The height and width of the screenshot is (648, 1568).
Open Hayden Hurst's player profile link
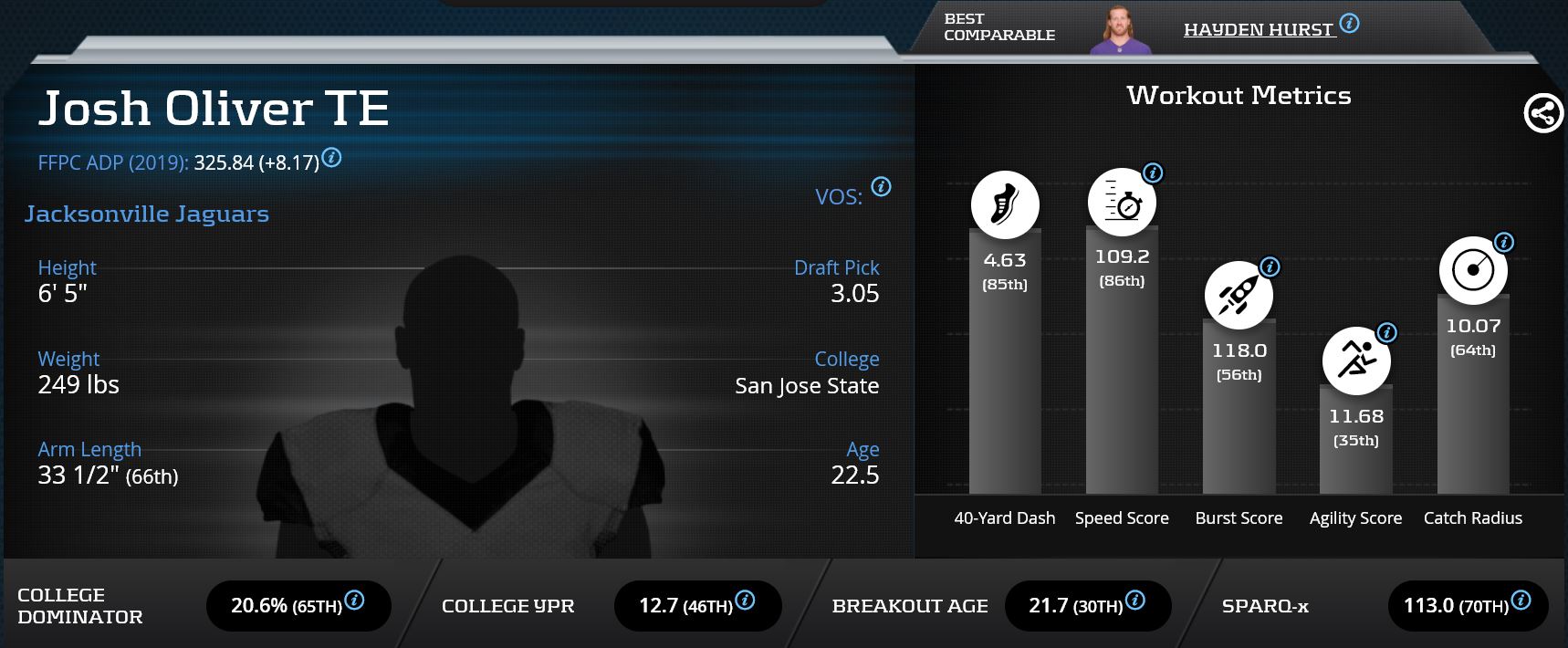[1259, 30]
